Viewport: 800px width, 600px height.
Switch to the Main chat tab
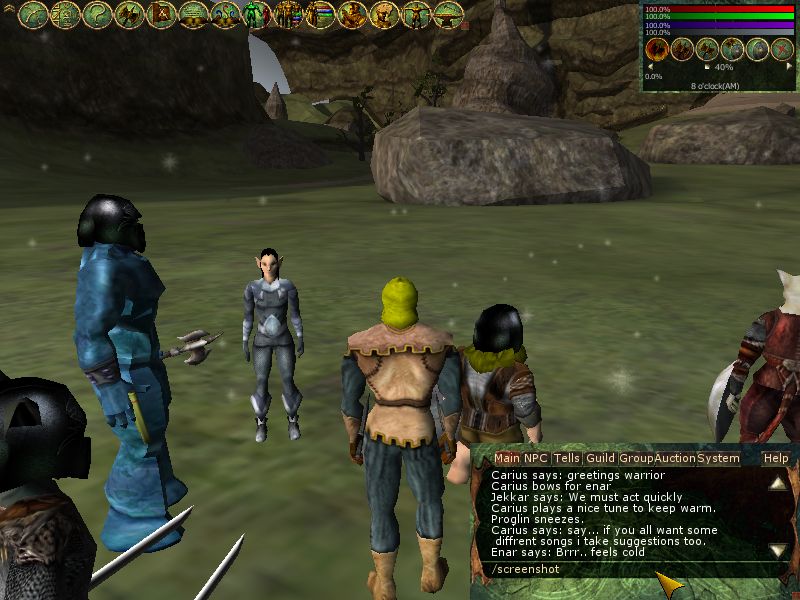(x=507, y=458)
